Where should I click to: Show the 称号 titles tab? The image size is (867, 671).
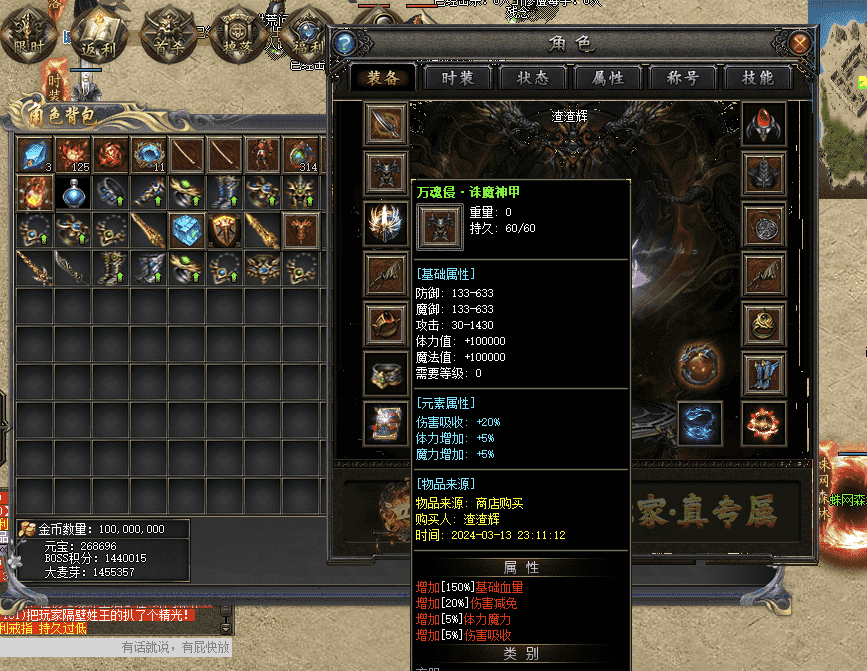coord(684,78)
